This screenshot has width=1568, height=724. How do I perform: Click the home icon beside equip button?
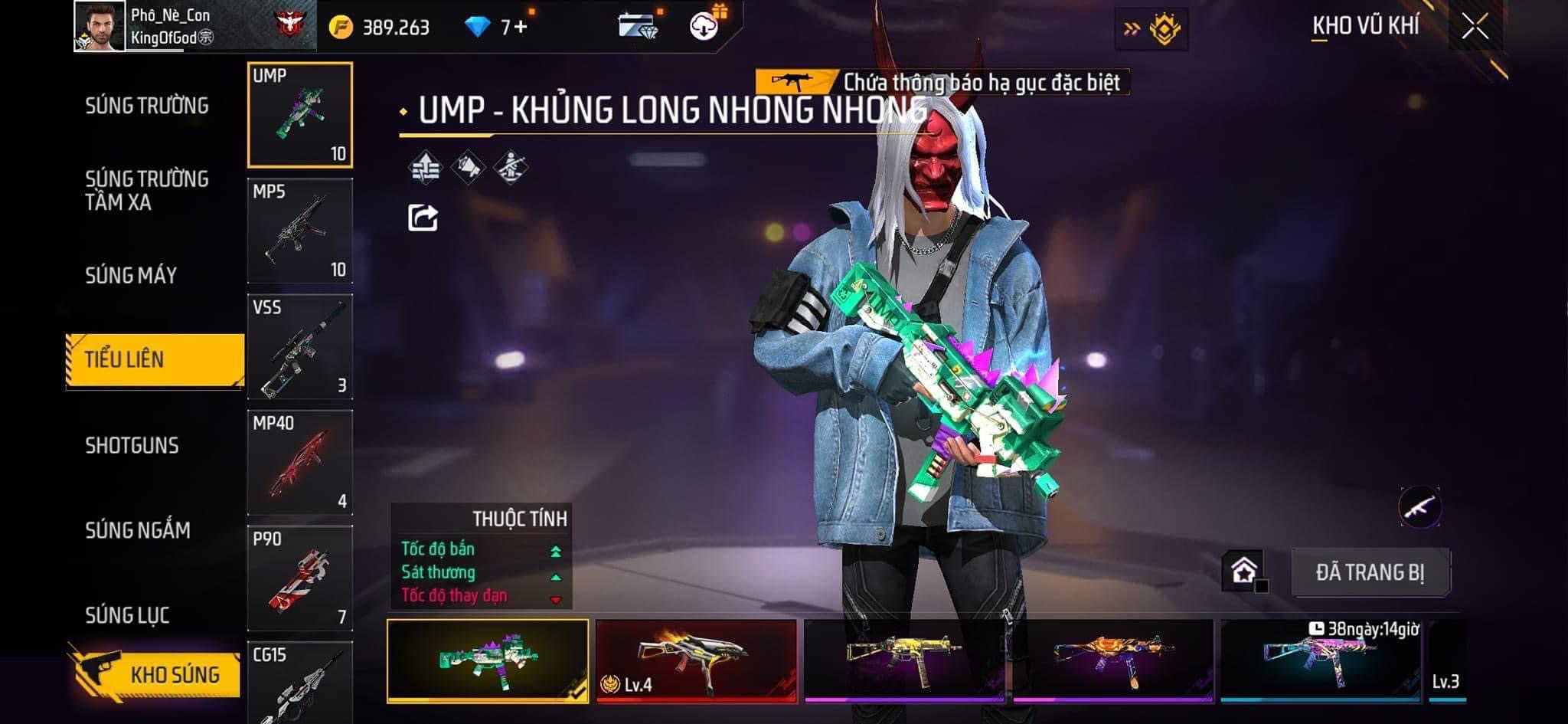[1244, 572]
